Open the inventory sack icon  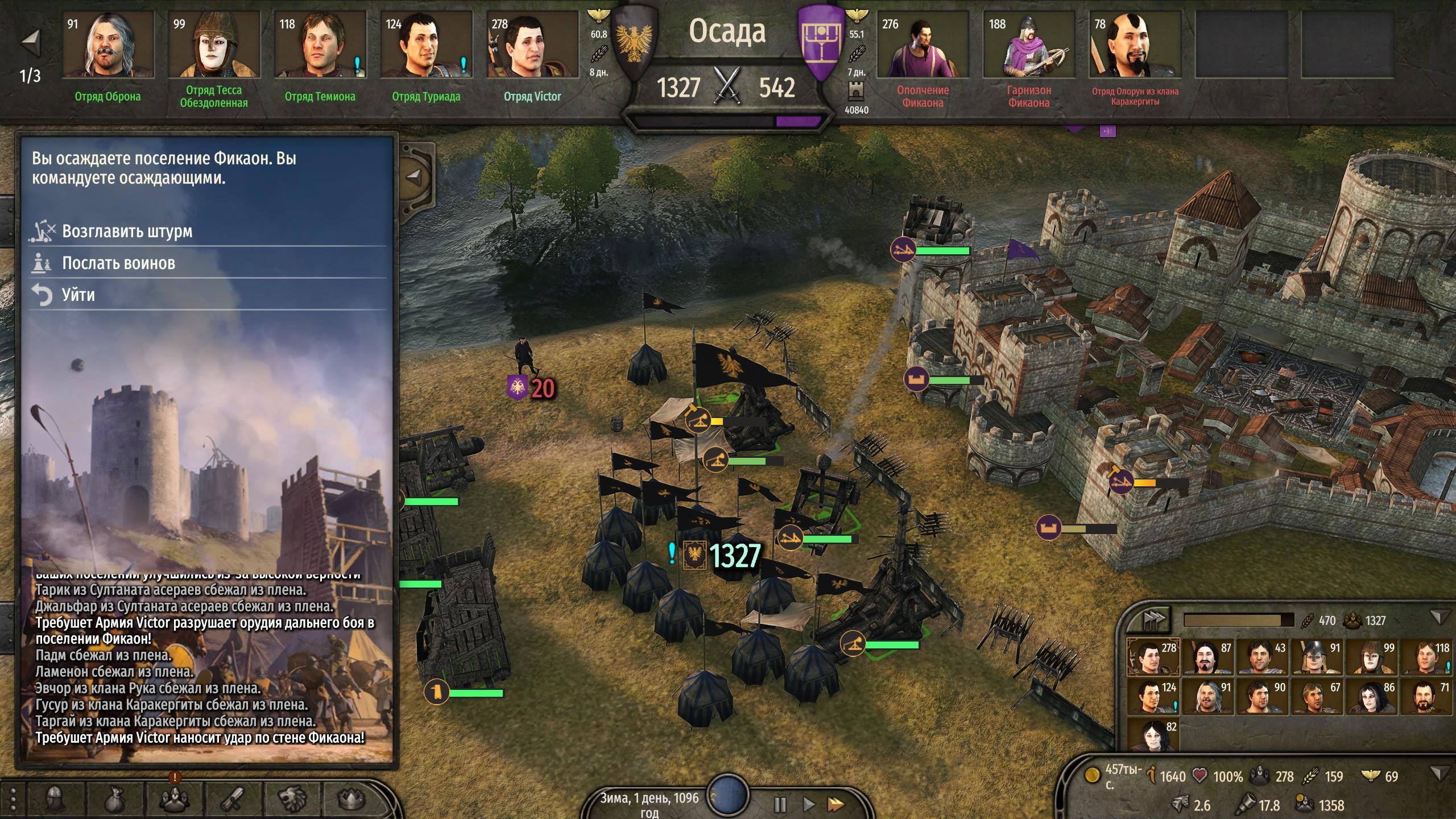(114, 799)
